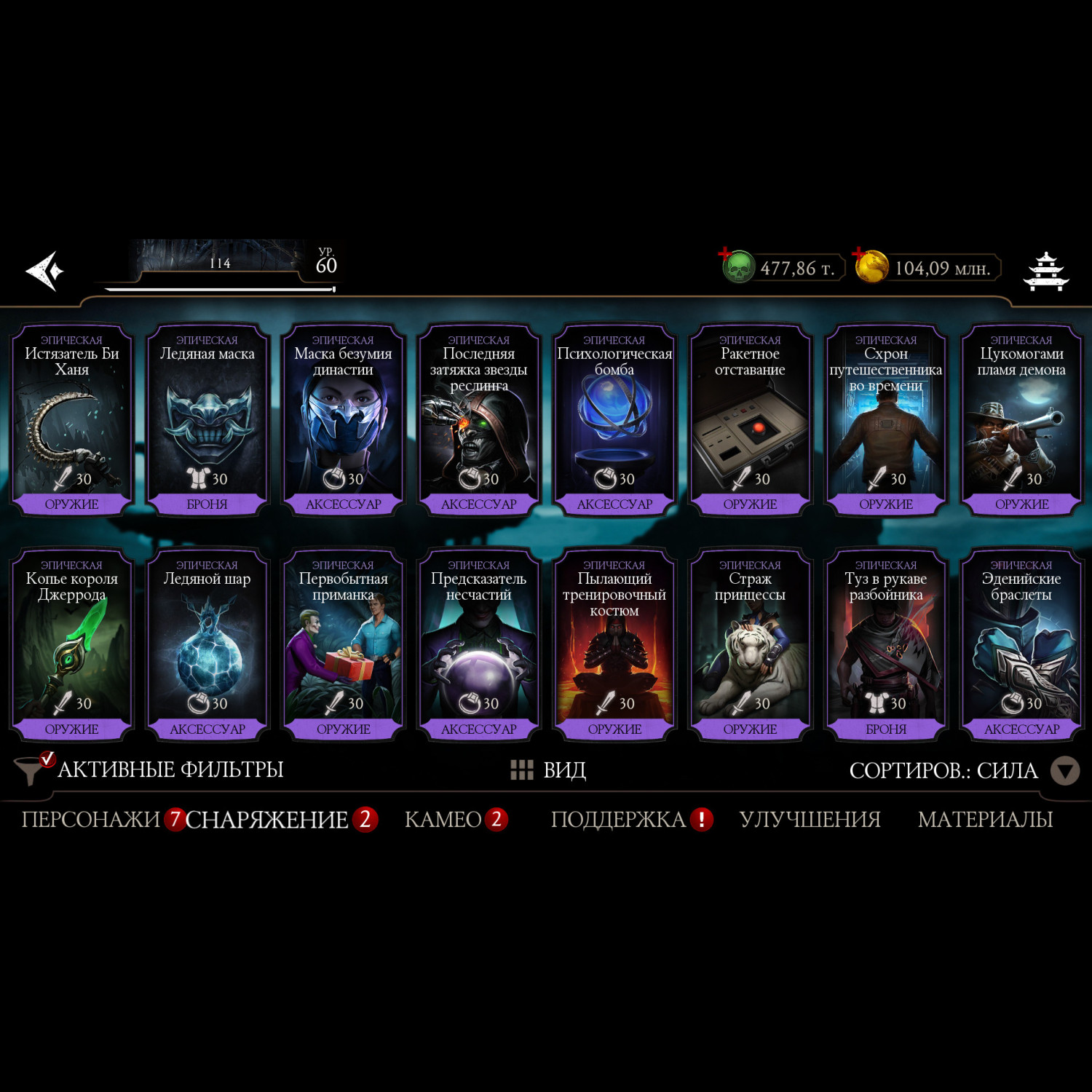Select the Страж принцессы weapon card
Screen dimensions: 1092x1092
[x=750, y=646]
